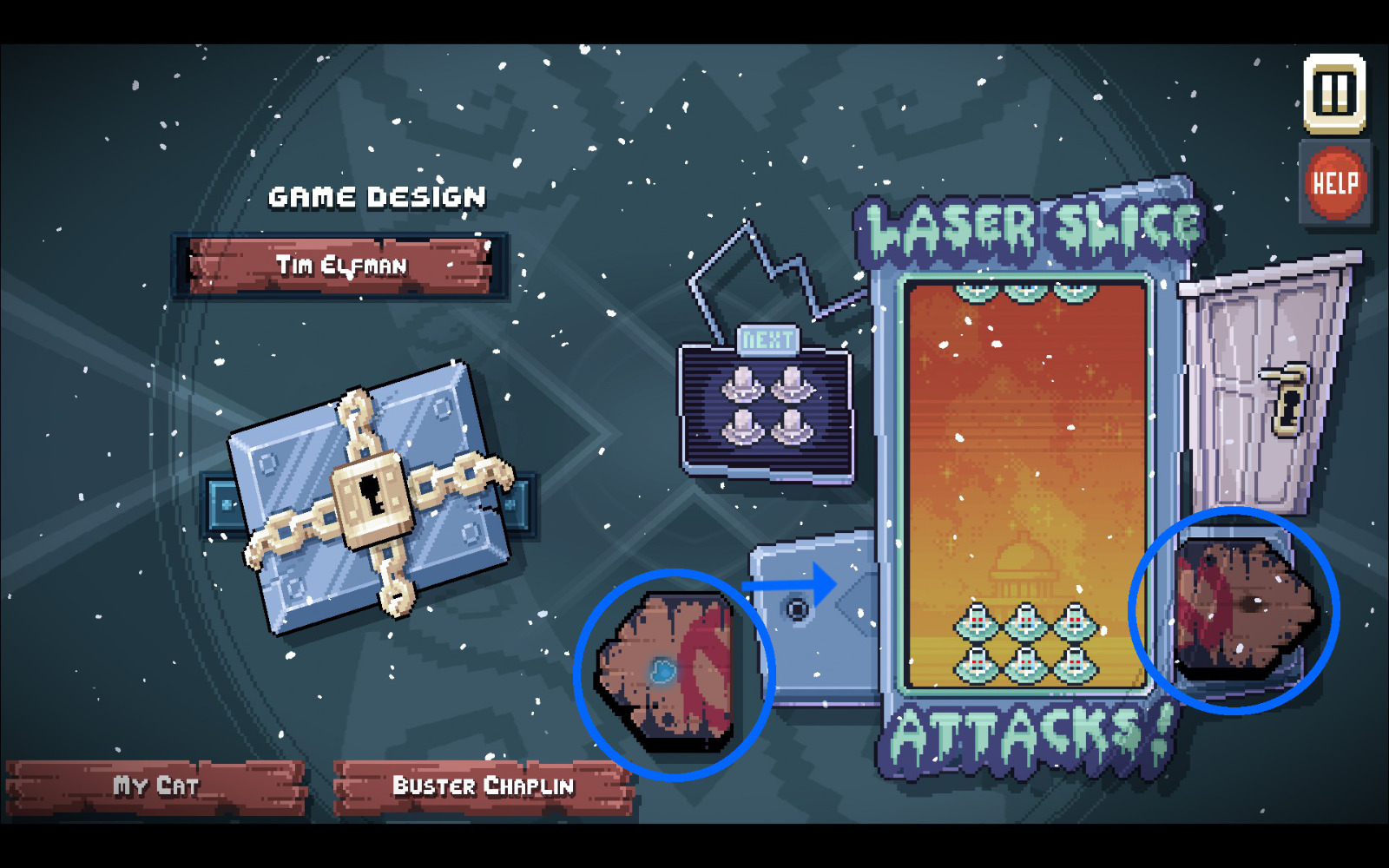This screenshot has width=1389, height=868.
Task: Select the GAME DESIGN heading
Action: pos(377,196)
